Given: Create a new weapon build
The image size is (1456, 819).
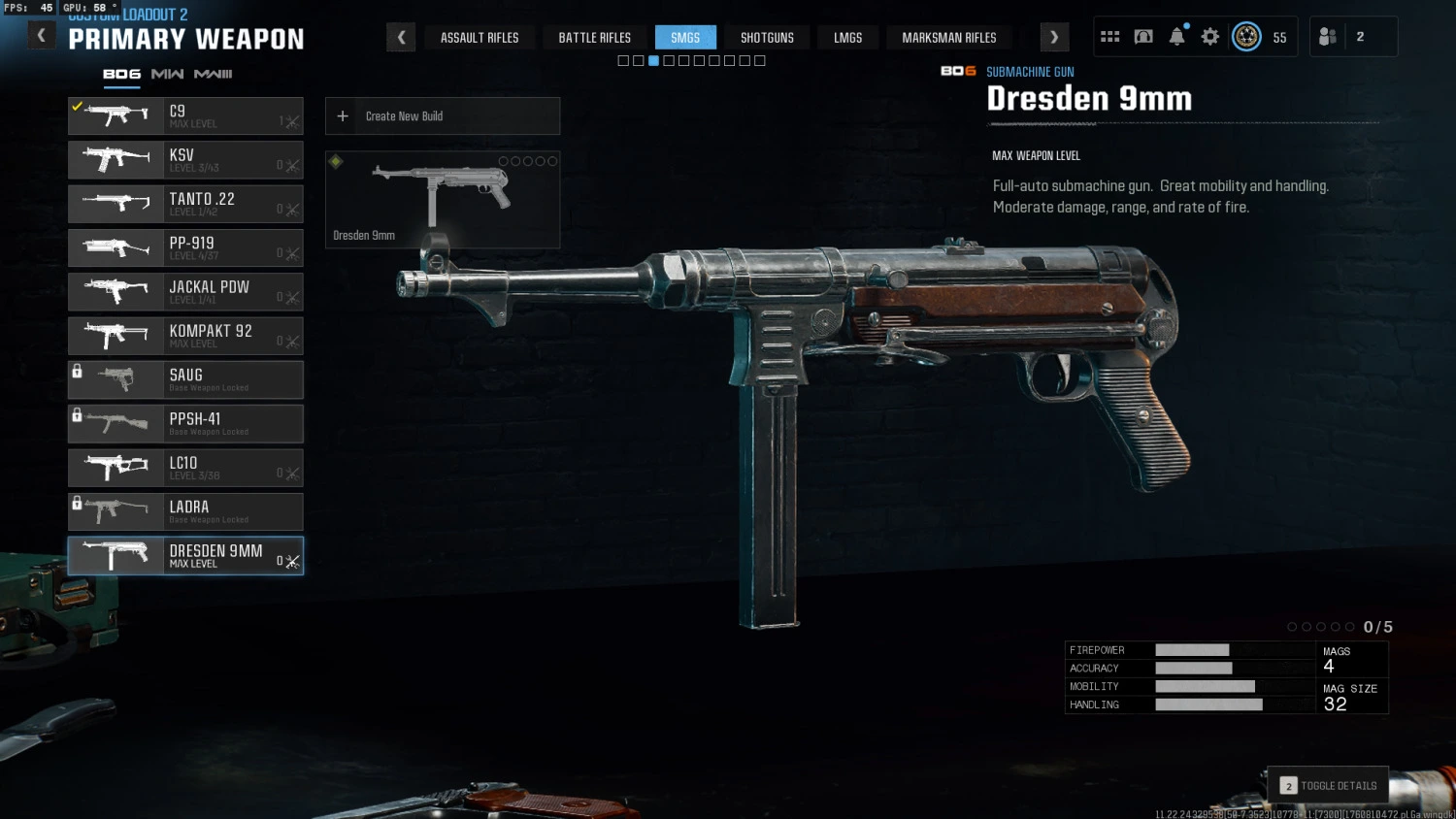Looking at the screenshot, I should pos(443,116).
